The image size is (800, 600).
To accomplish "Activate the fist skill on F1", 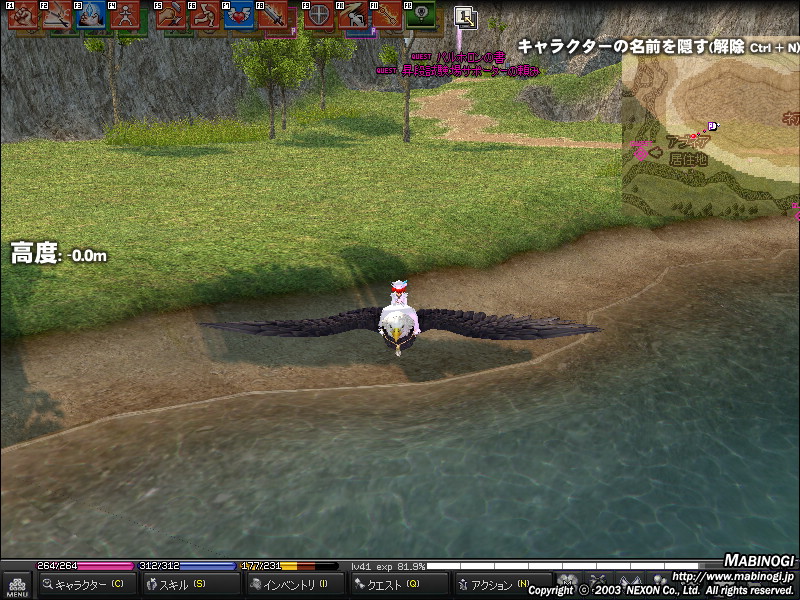I will pyautogui.click(x=24, y=16).
